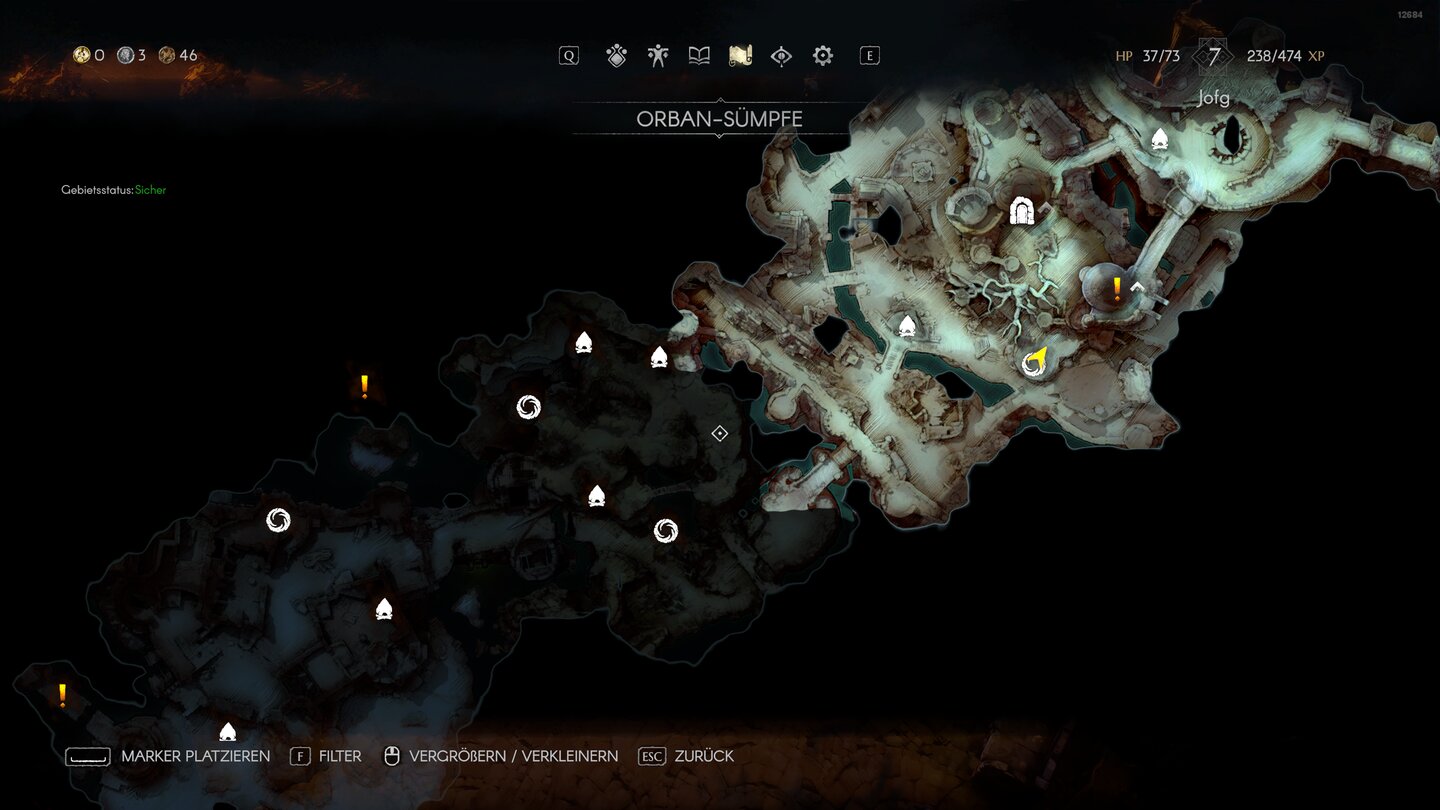Click the archway door map marker

[x=1022, y=211]
